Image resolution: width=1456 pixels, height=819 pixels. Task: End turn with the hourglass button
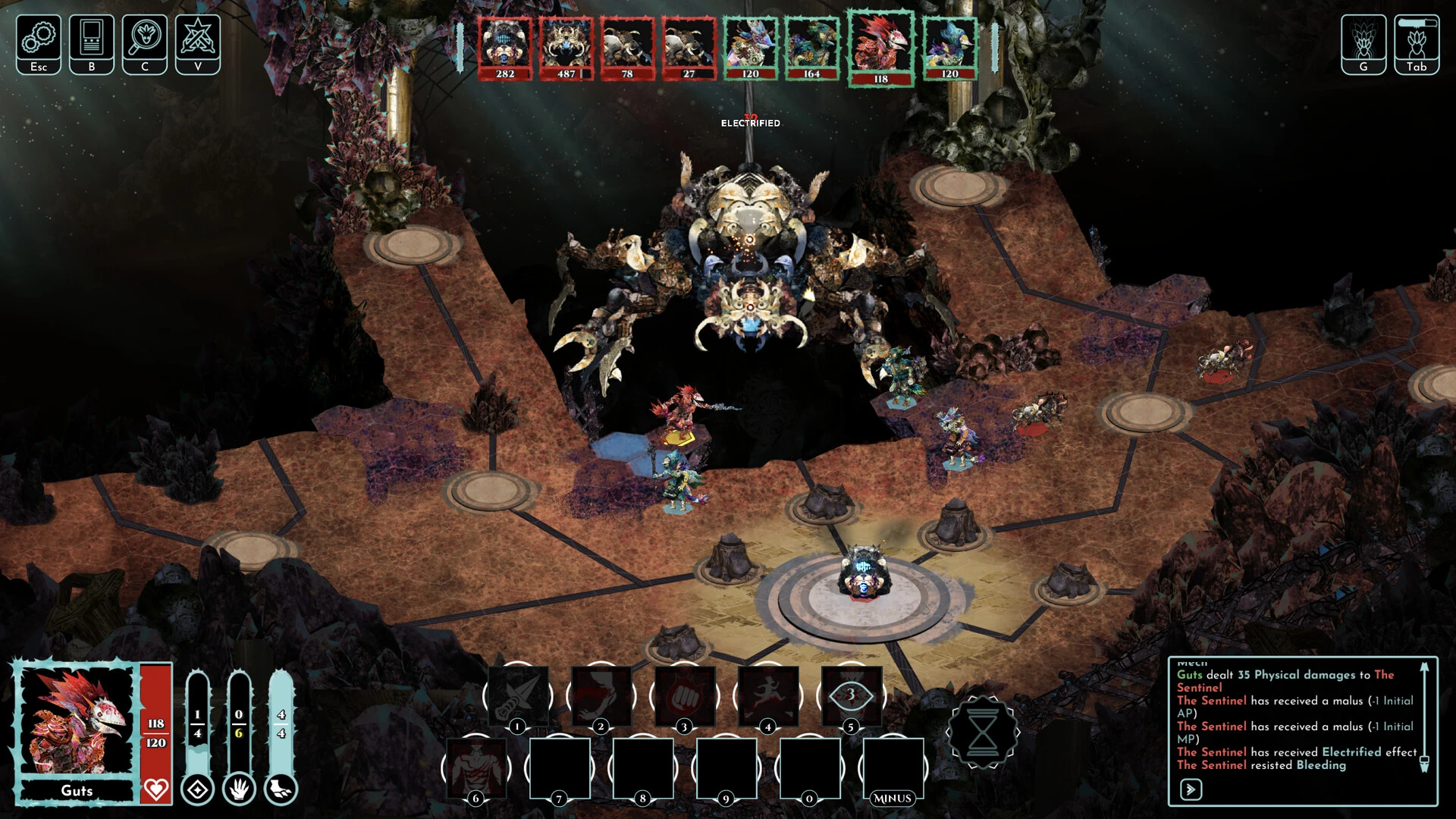[x=983, y=733]
